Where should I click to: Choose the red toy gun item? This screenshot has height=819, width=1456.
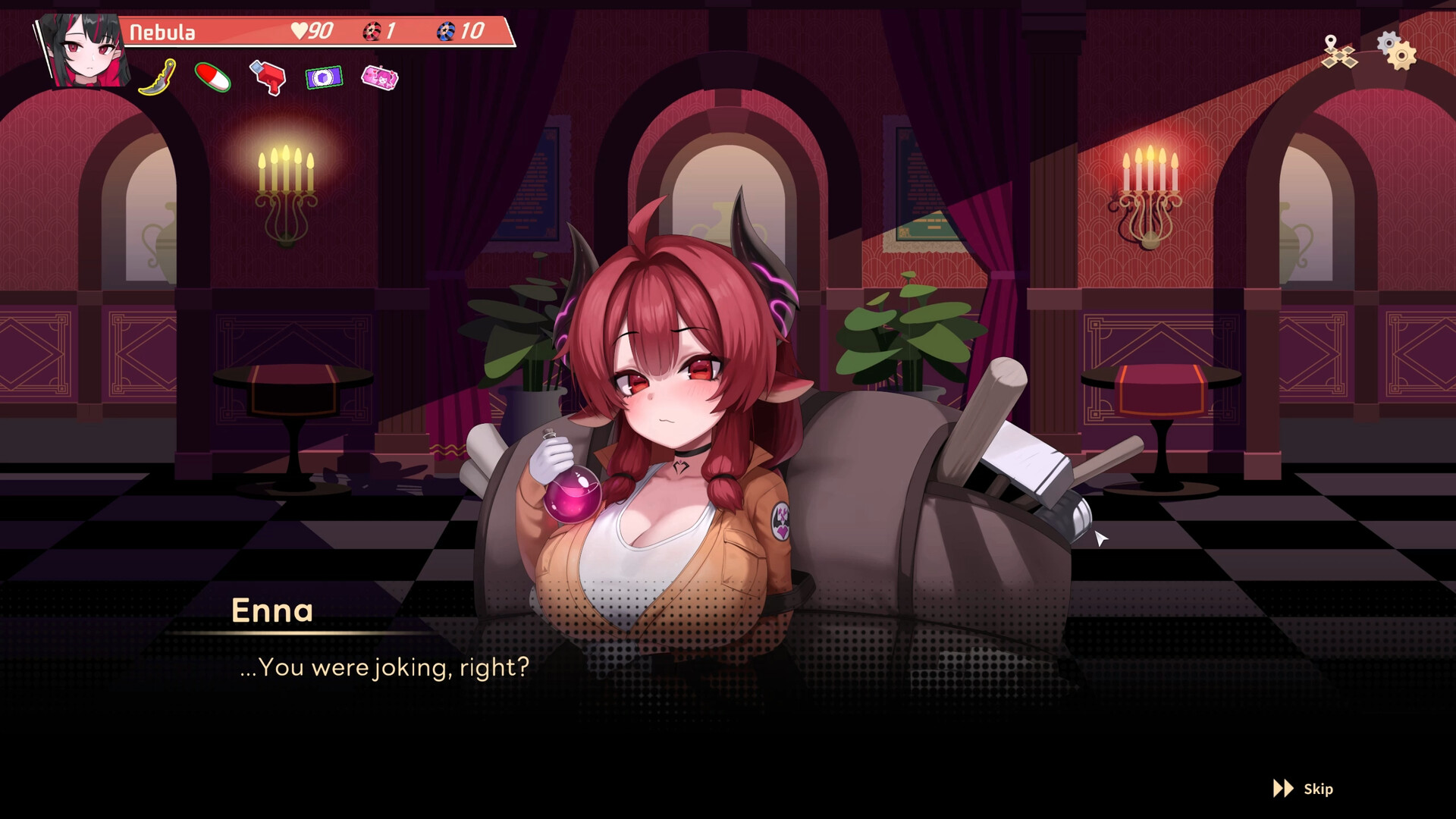268,77
